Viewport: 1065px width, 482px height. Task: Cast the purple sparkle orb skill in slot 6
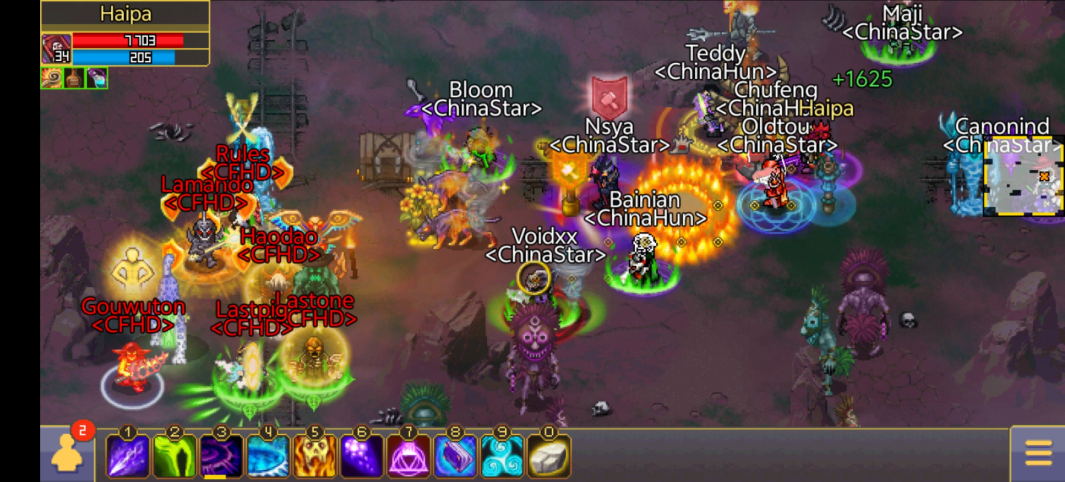click(x=362, y=456)
